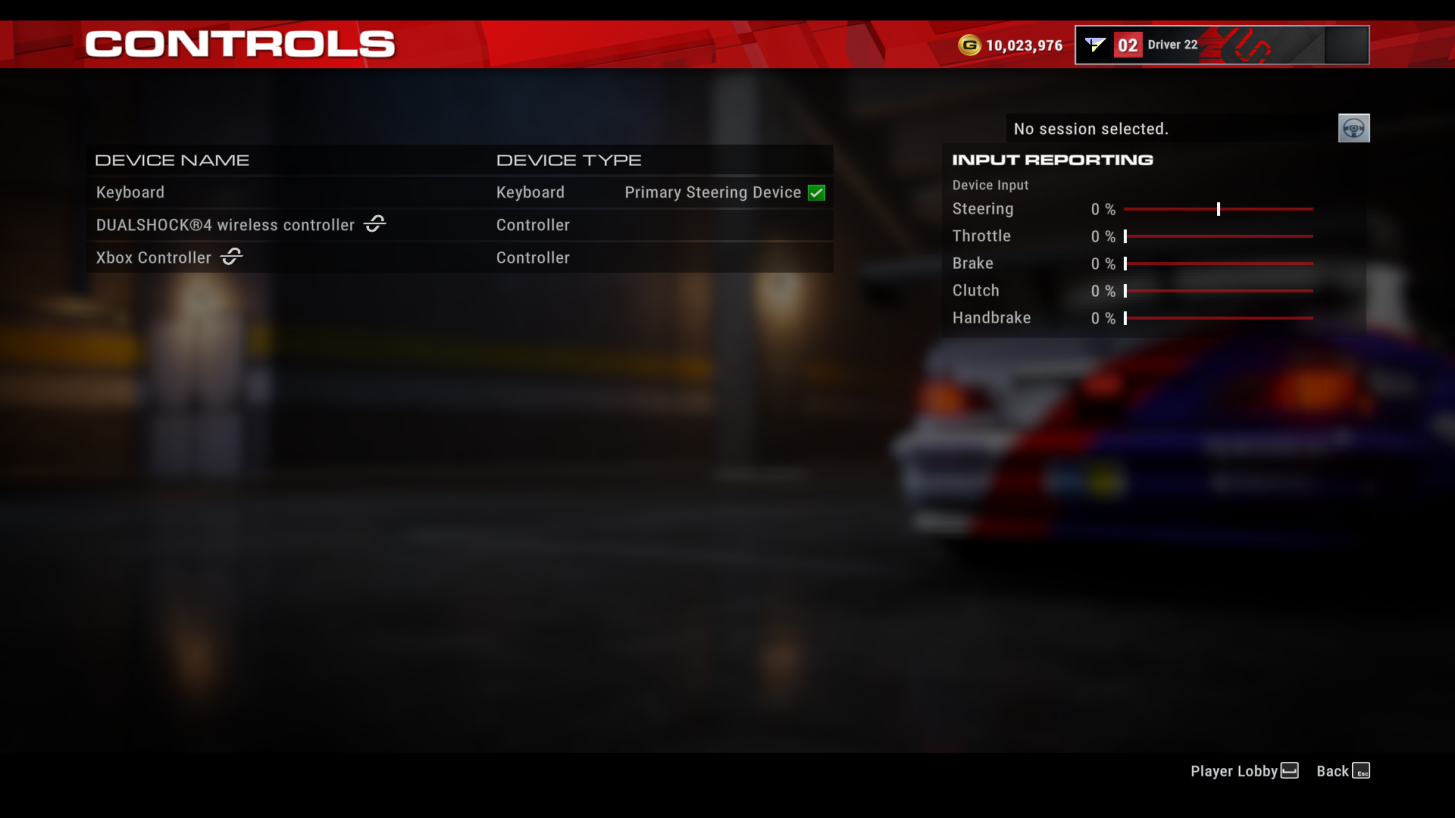Toggle primary steering for the Keyboard device
The image size is (1455, 818).
point(816,192)
